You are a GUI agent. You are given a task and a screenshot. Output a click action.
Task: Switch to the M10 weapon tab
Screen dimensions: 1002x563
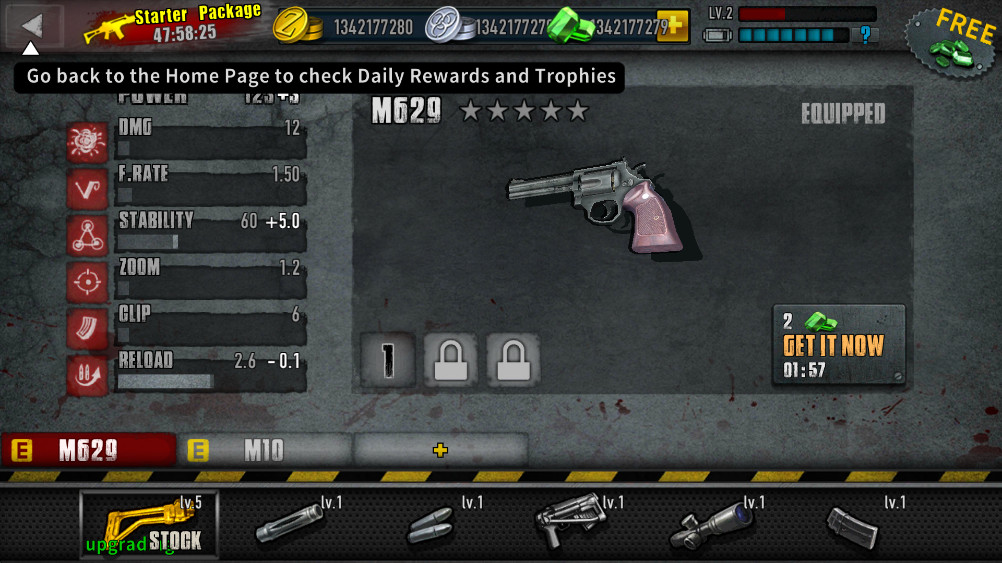tap(264, 450)
